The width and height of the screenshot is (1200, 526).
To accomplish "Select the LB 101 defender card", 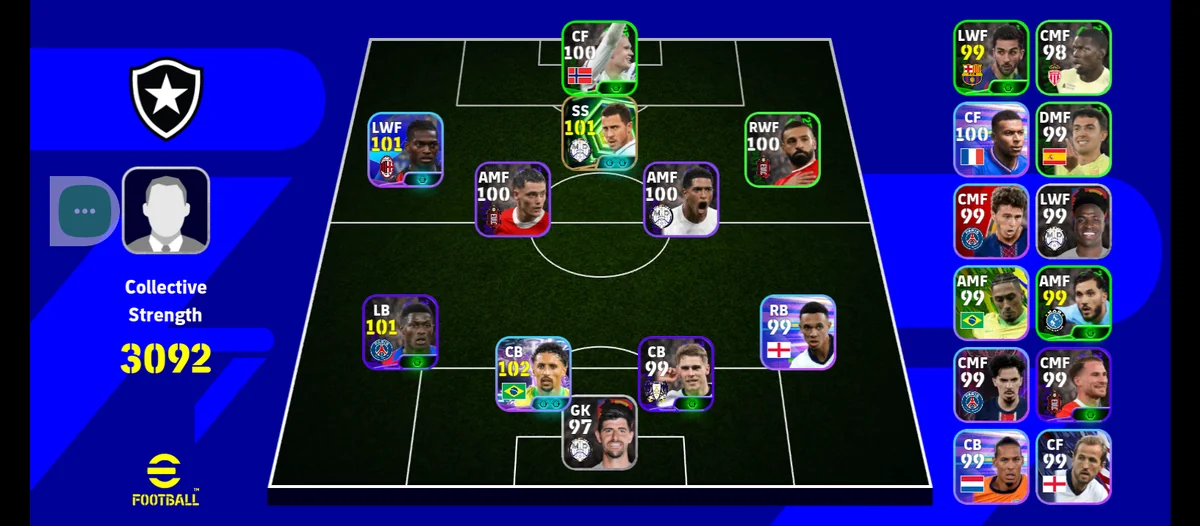I will pos(400,332).
